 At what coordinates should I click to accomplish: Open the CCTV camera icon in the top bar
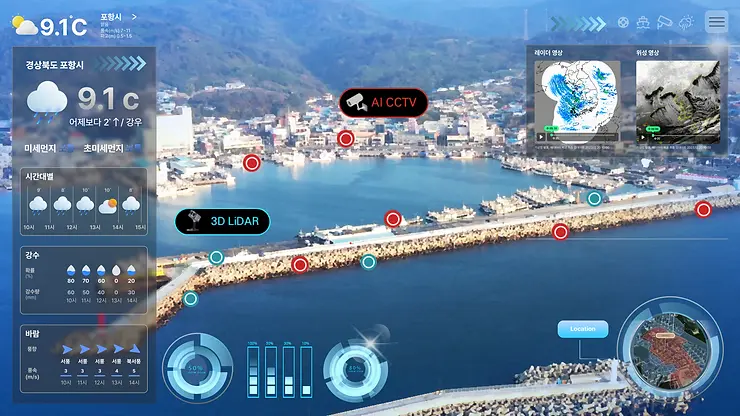pyautogui.click(x=665, y=22)
